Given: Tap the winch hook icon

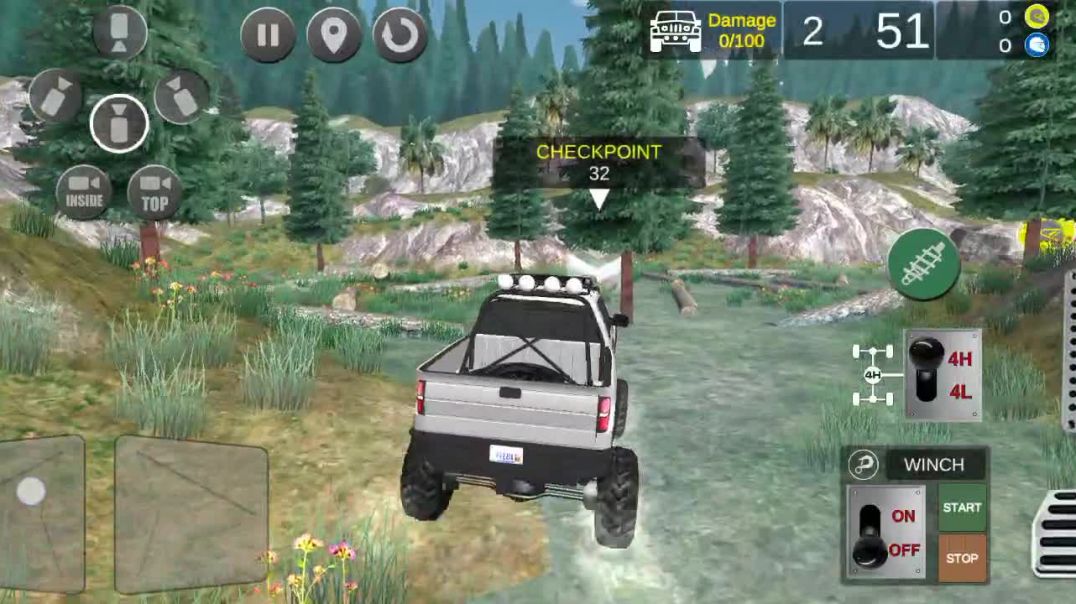Looking at the screenshot, I should [x=862, y=465].
